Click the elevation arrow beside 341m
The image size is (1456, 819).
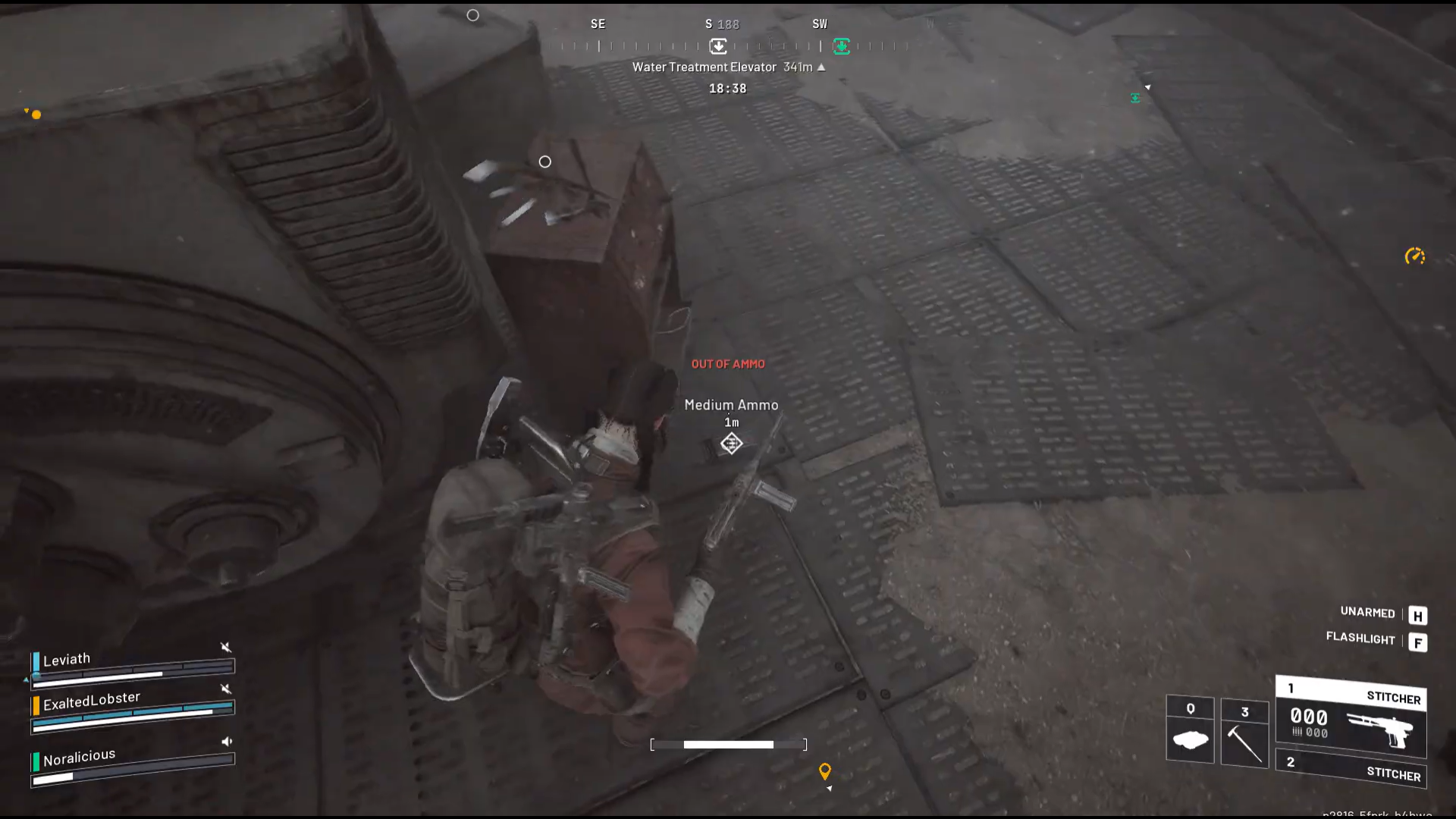pos(821,67)
